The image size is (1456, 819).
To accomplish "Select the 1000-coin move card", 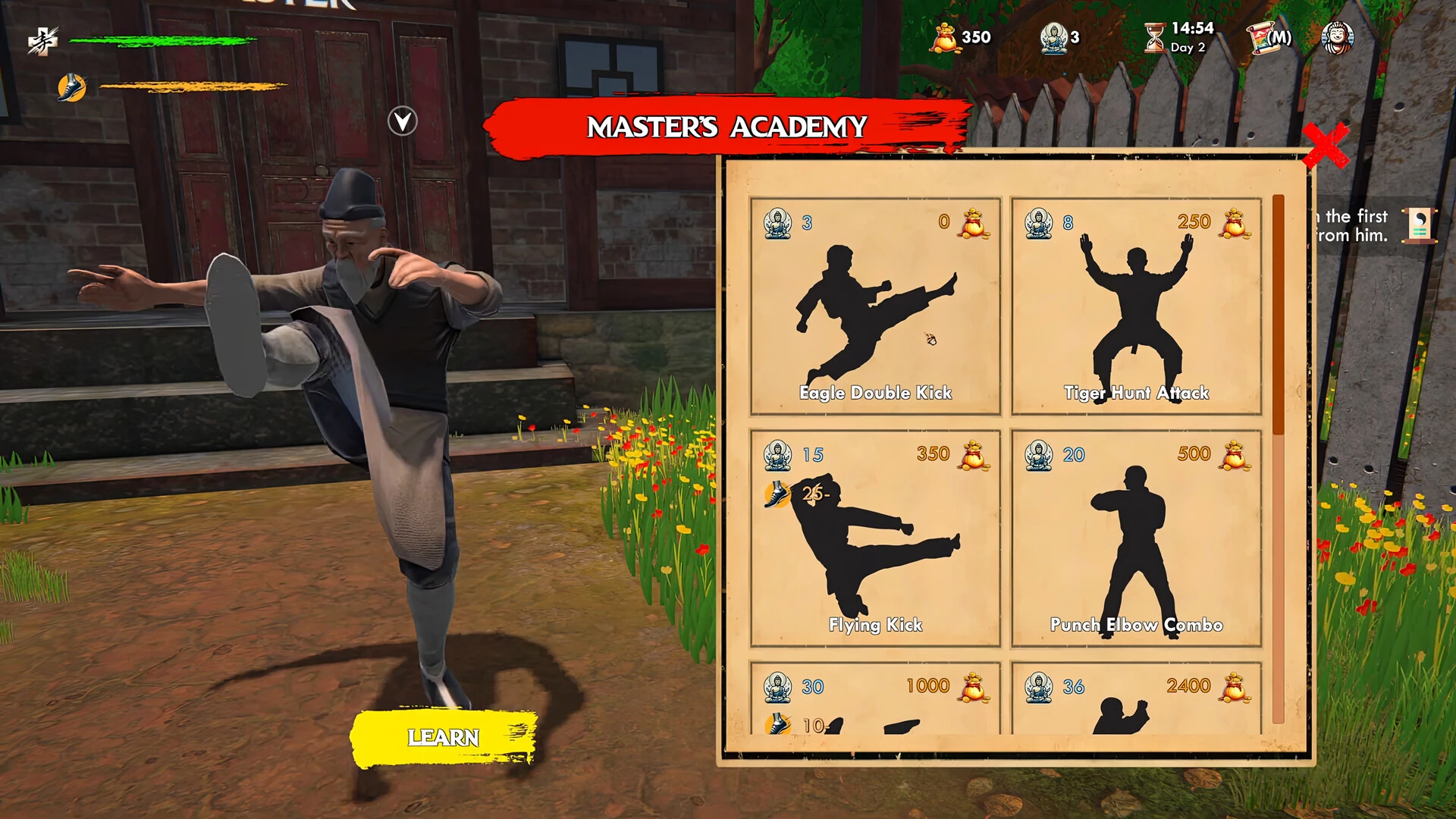I will (875, 698).
